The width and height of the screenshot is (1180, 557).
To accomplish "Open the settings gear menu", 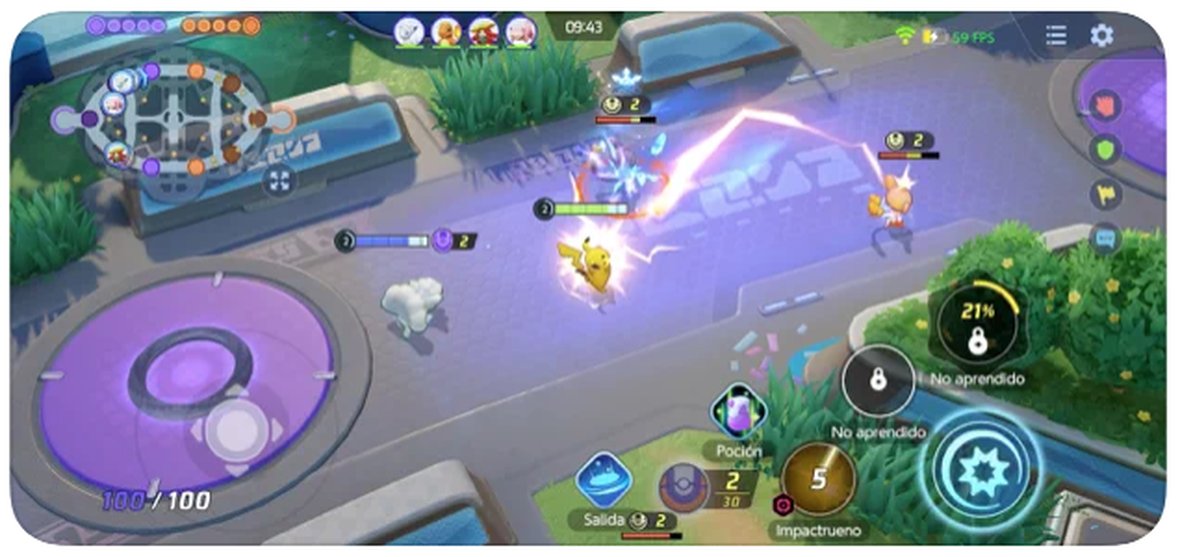I will click(x=1101, y=36).
